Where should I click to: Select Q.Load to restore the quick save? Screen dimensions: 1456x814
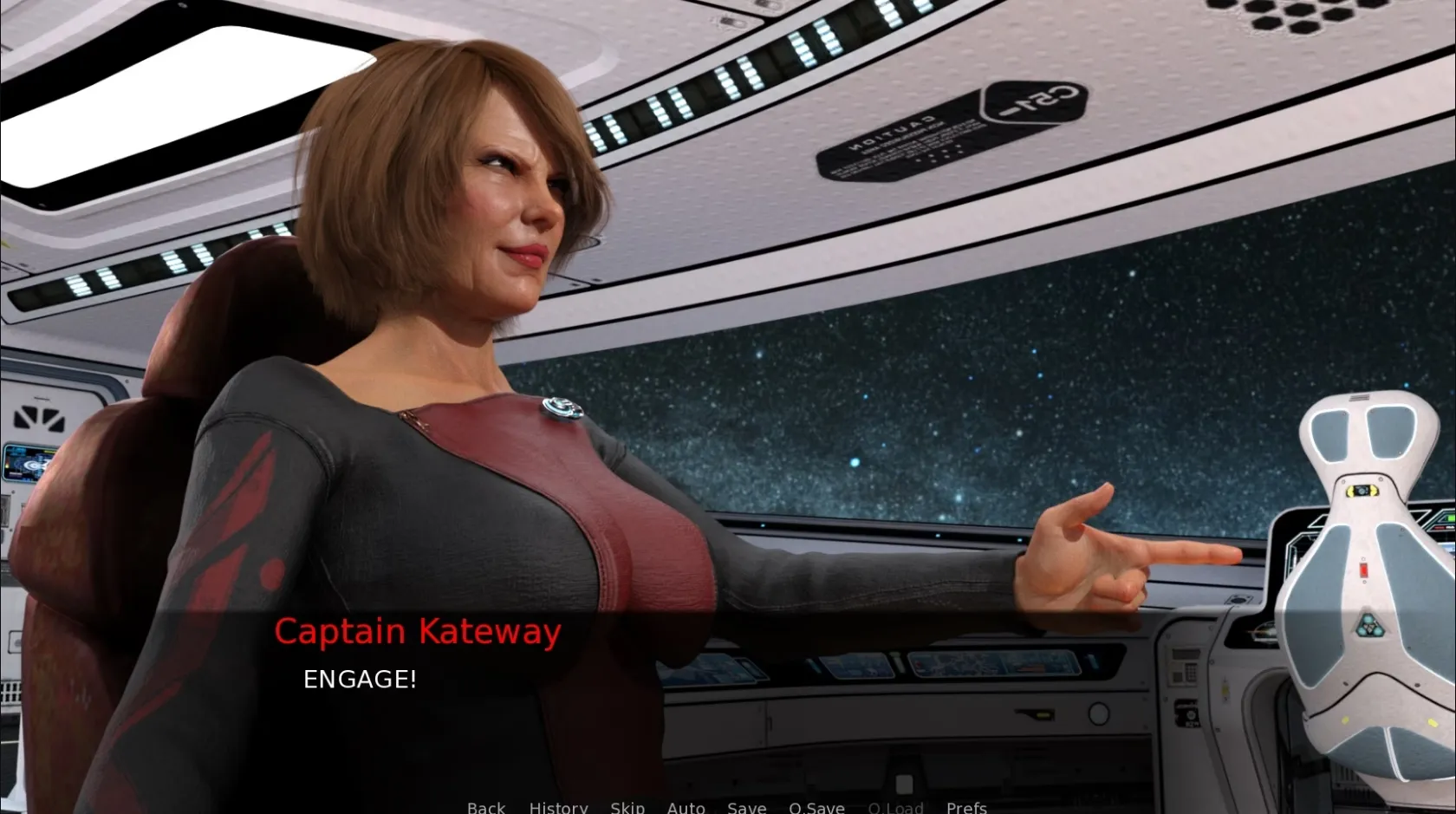pos(895,807)
